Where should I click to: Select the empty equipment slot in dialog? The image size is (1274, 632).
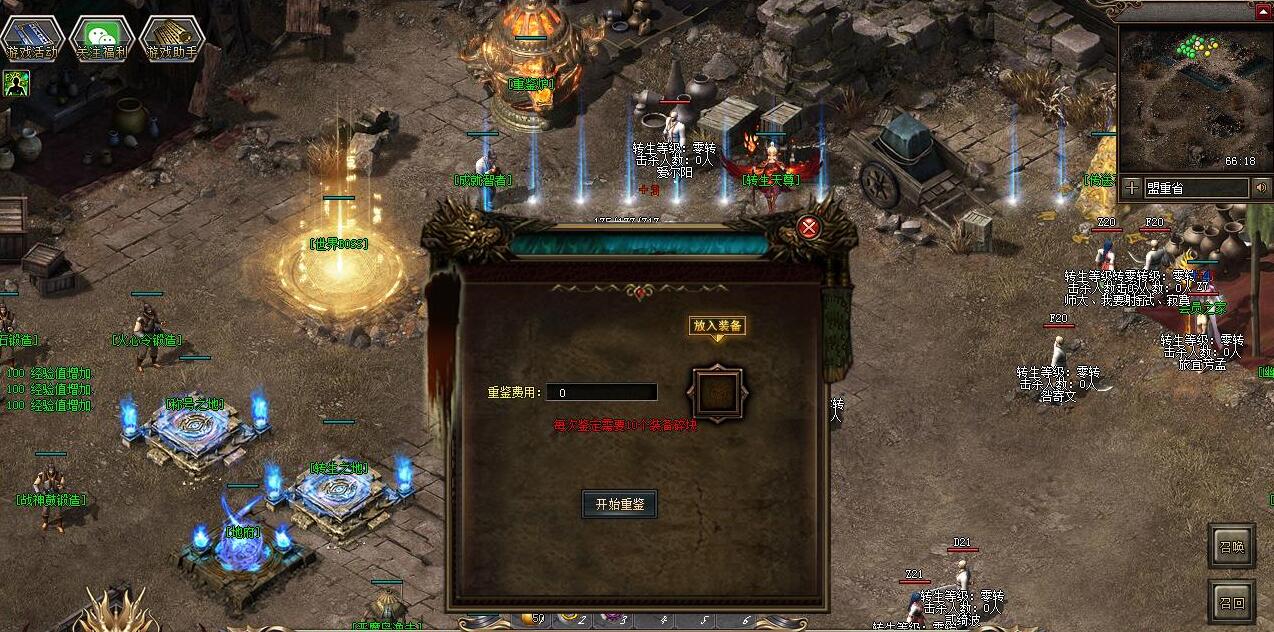[x=717, y=394]
